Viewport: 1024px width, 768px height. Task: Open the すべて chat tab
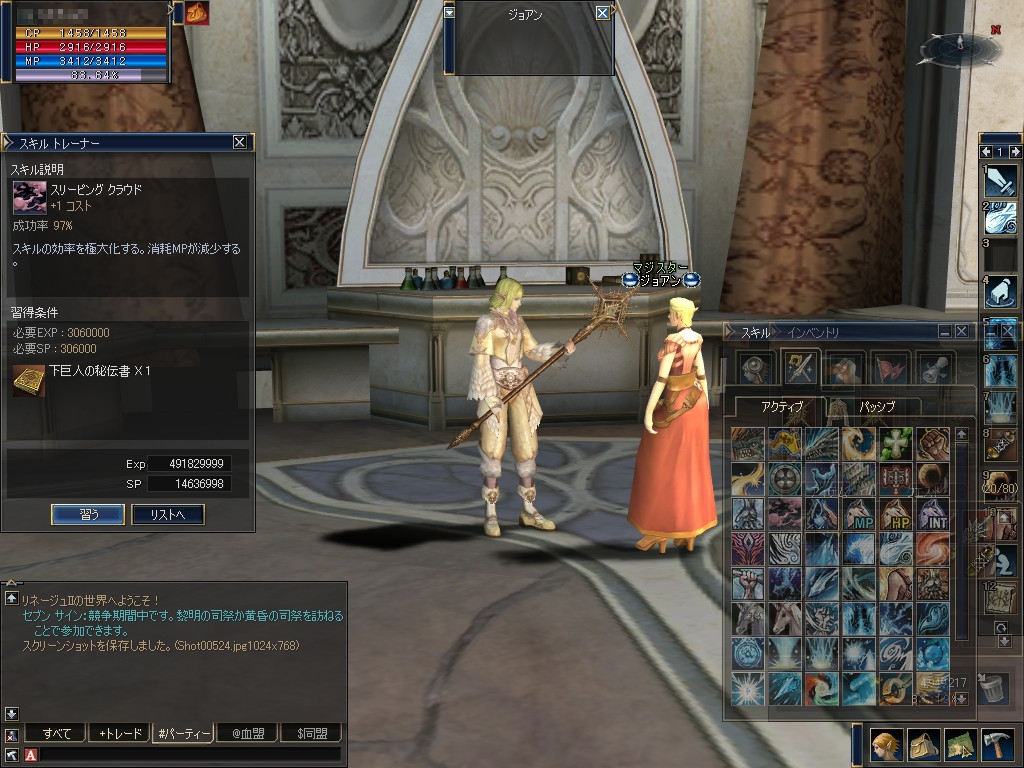coord(56,733)
